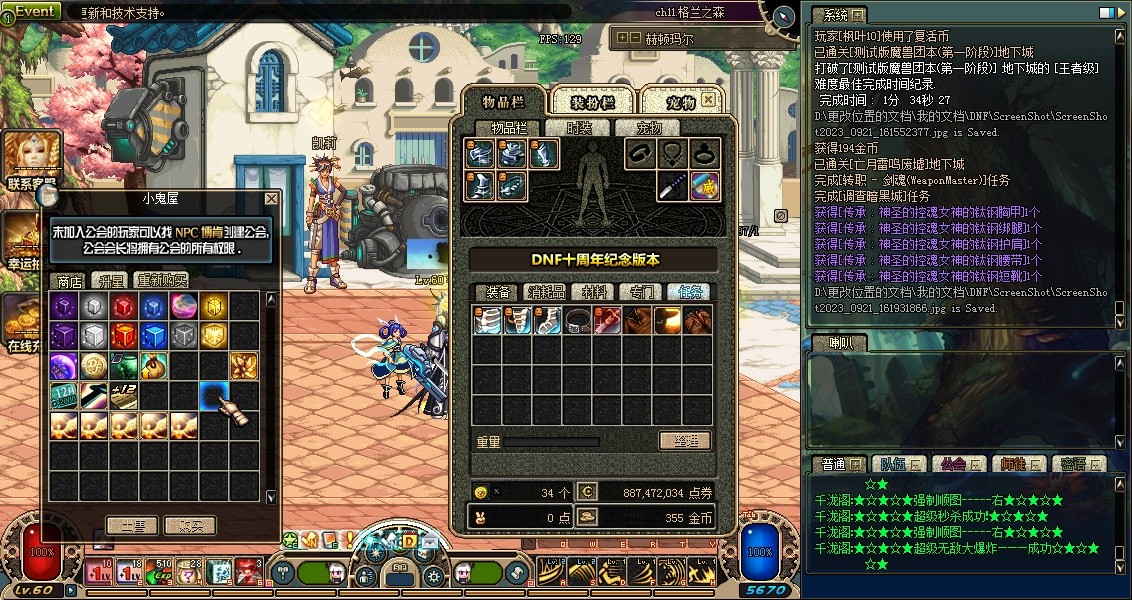Switch to the 商店 shop tab
Screen dimensions: 1132x600
69,281
